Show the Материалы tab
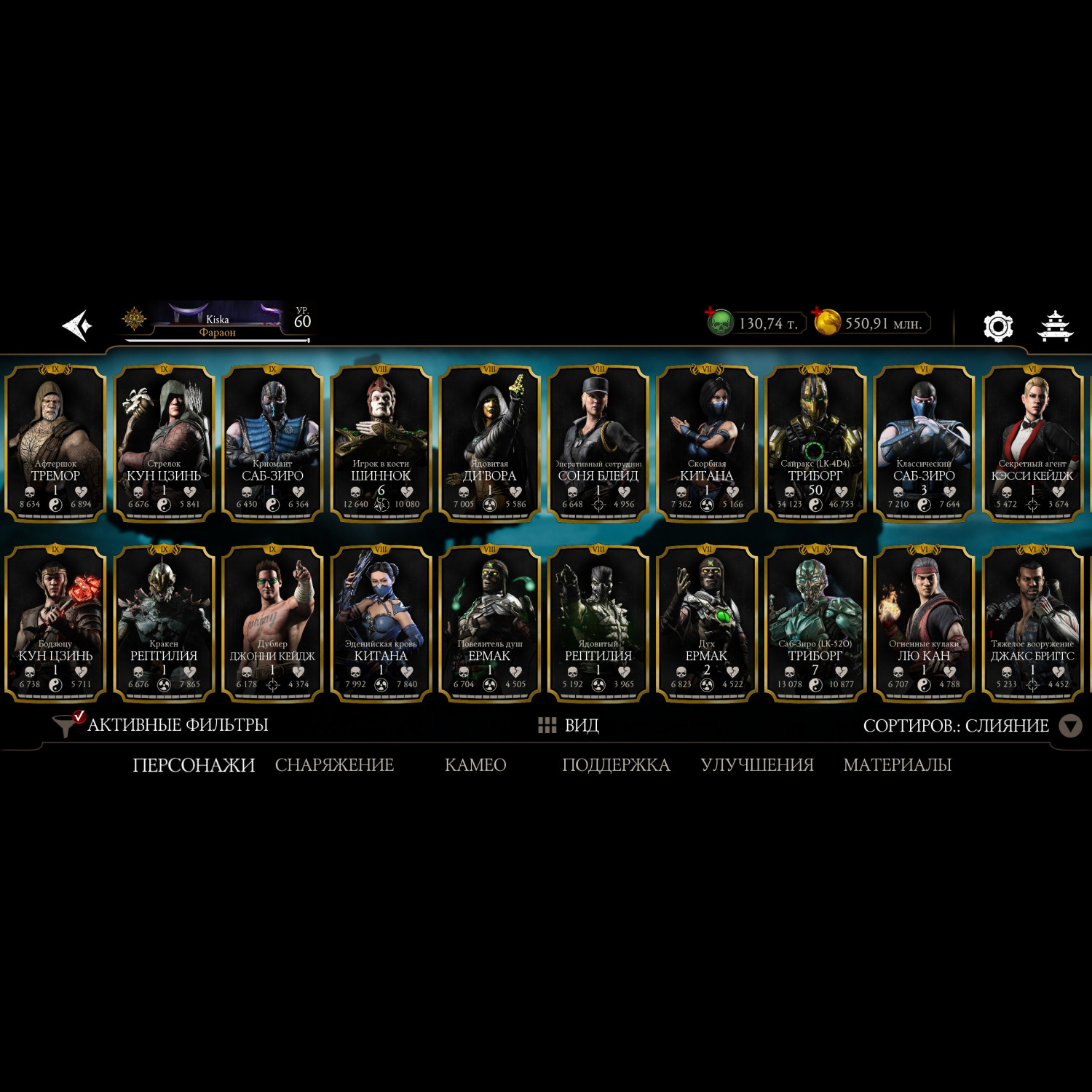Screen dimensions: 1092x1092 tap(897, 765)
